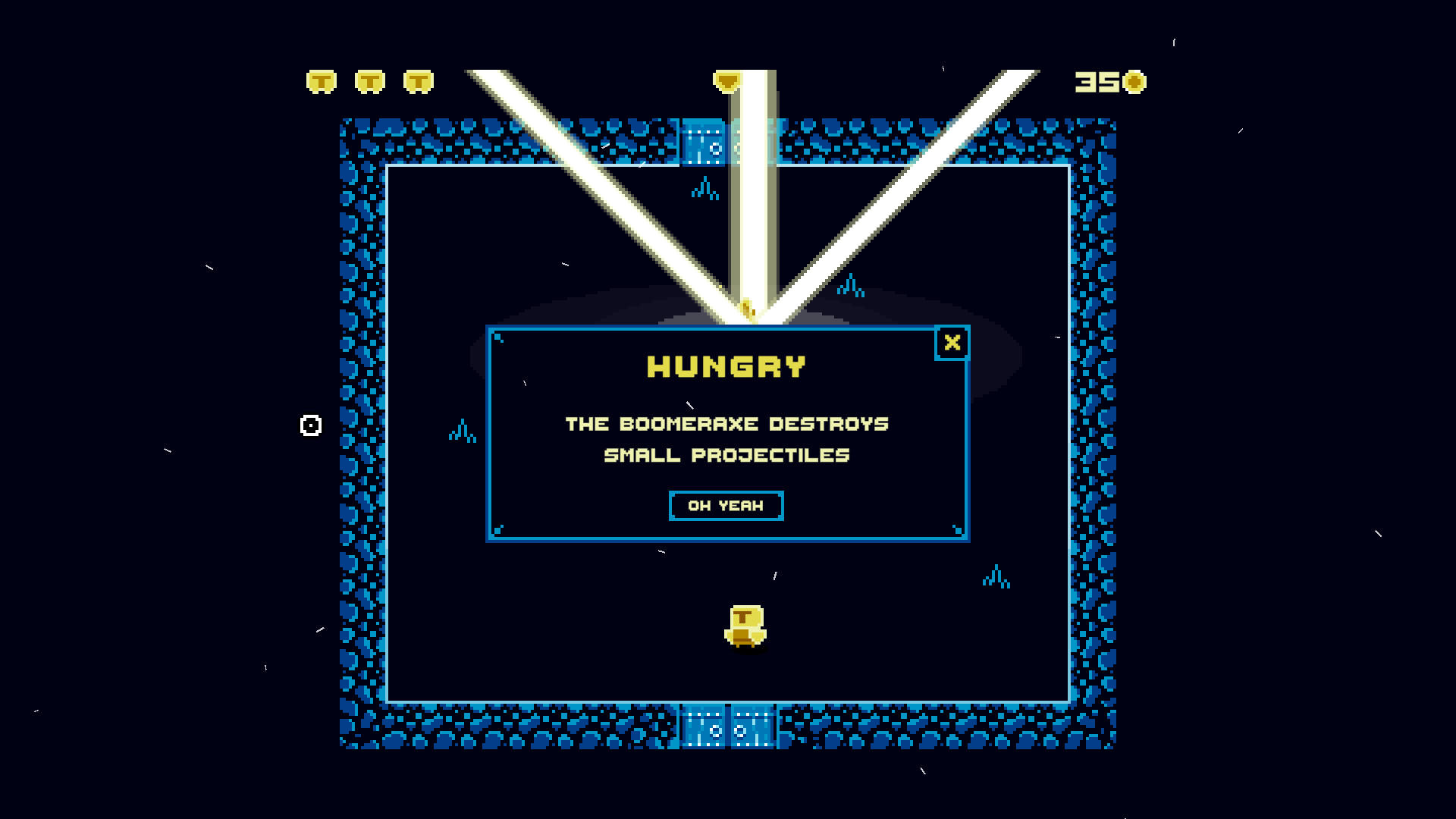Click the crosshair reticle on the left side
Image resolution: width=1456 pixels, height=819 pixels.
309,426
